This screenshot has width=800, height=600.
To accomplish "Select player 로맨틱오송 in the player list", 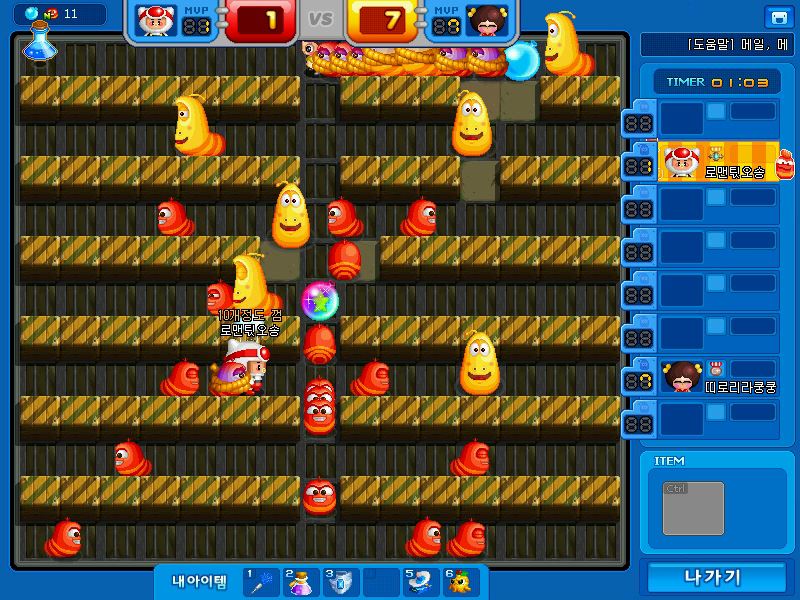I will (x=720, y=162).
